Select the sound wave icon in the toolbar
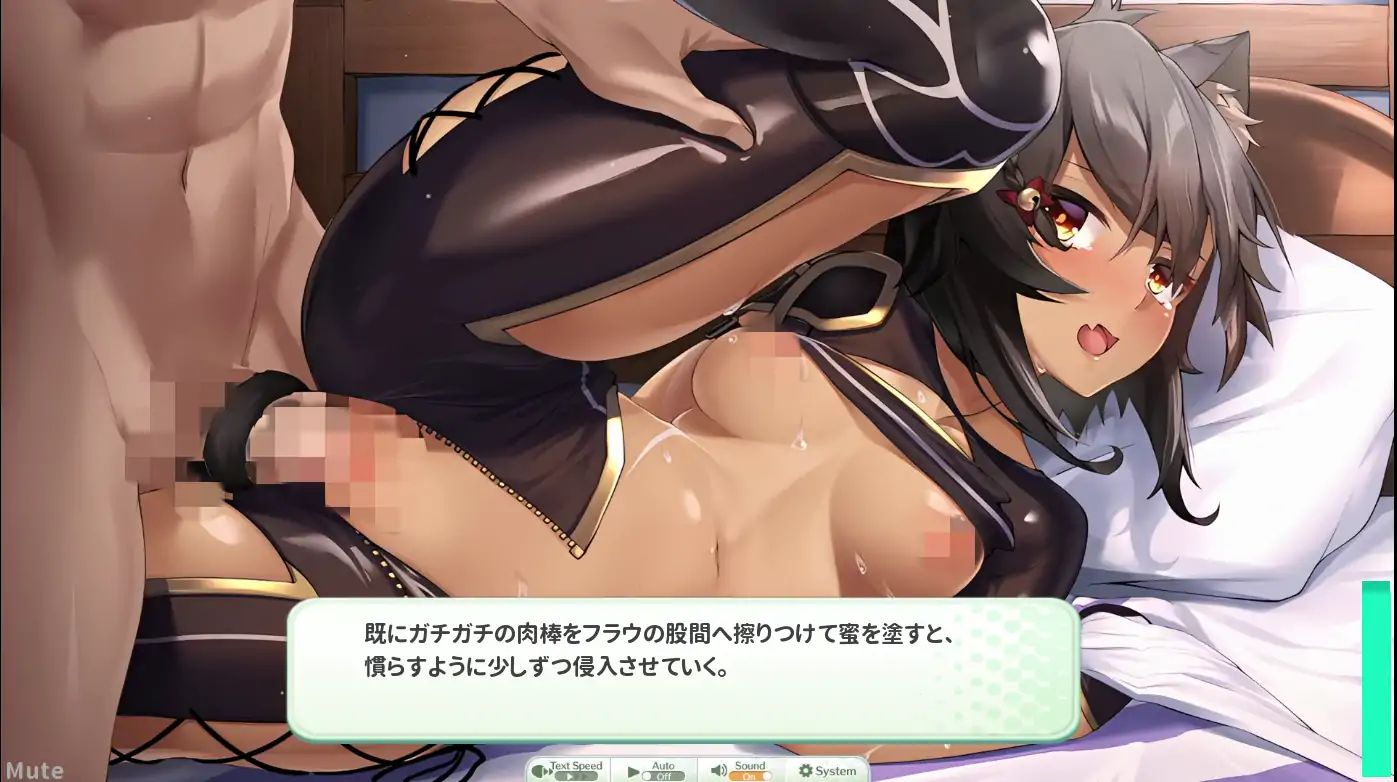The height and width of the screenshot is (782, 1397). click(718, 771)
